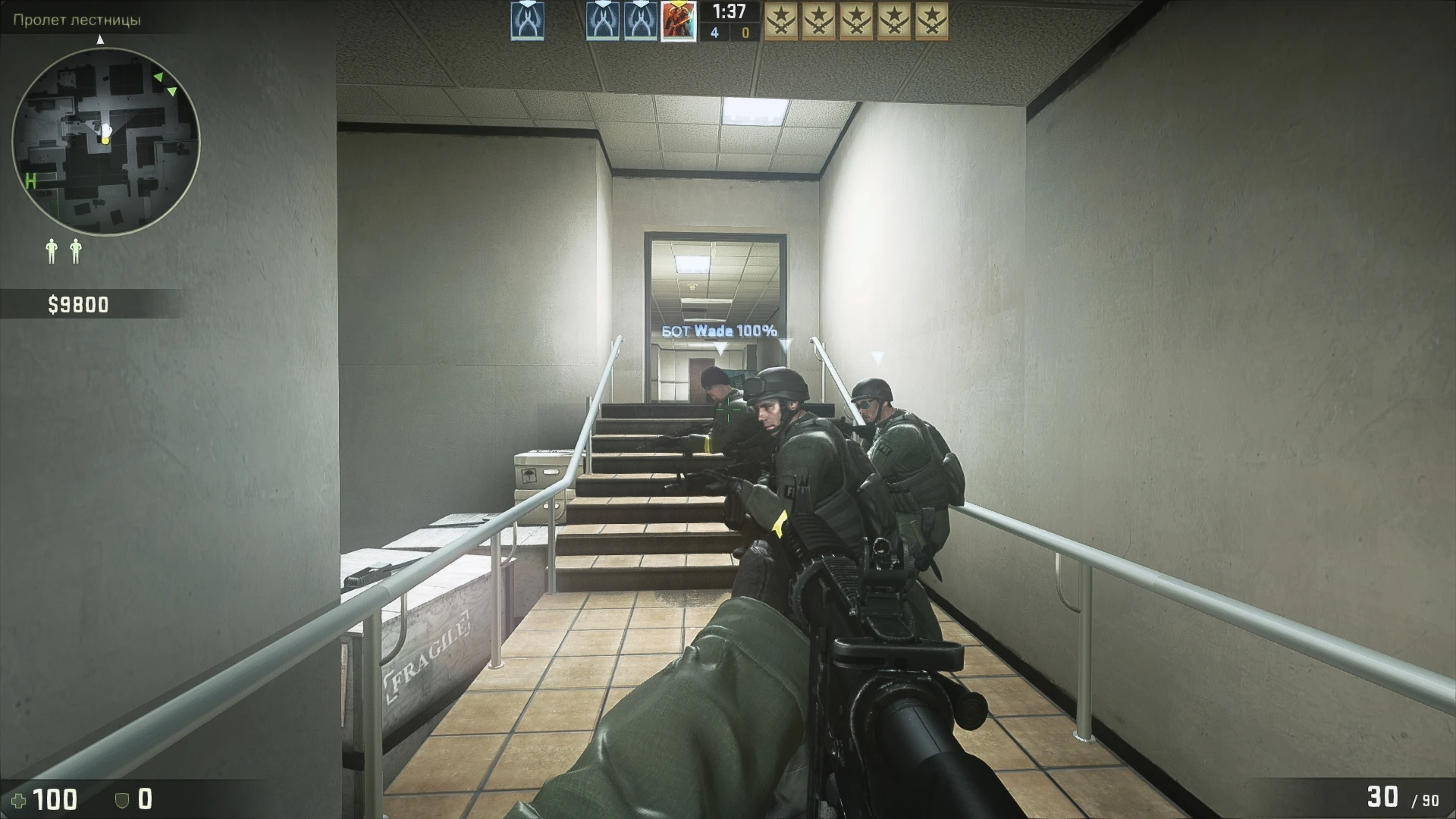Select the last round-win medal on the right
1456x819 pixels.
(933, 20)
